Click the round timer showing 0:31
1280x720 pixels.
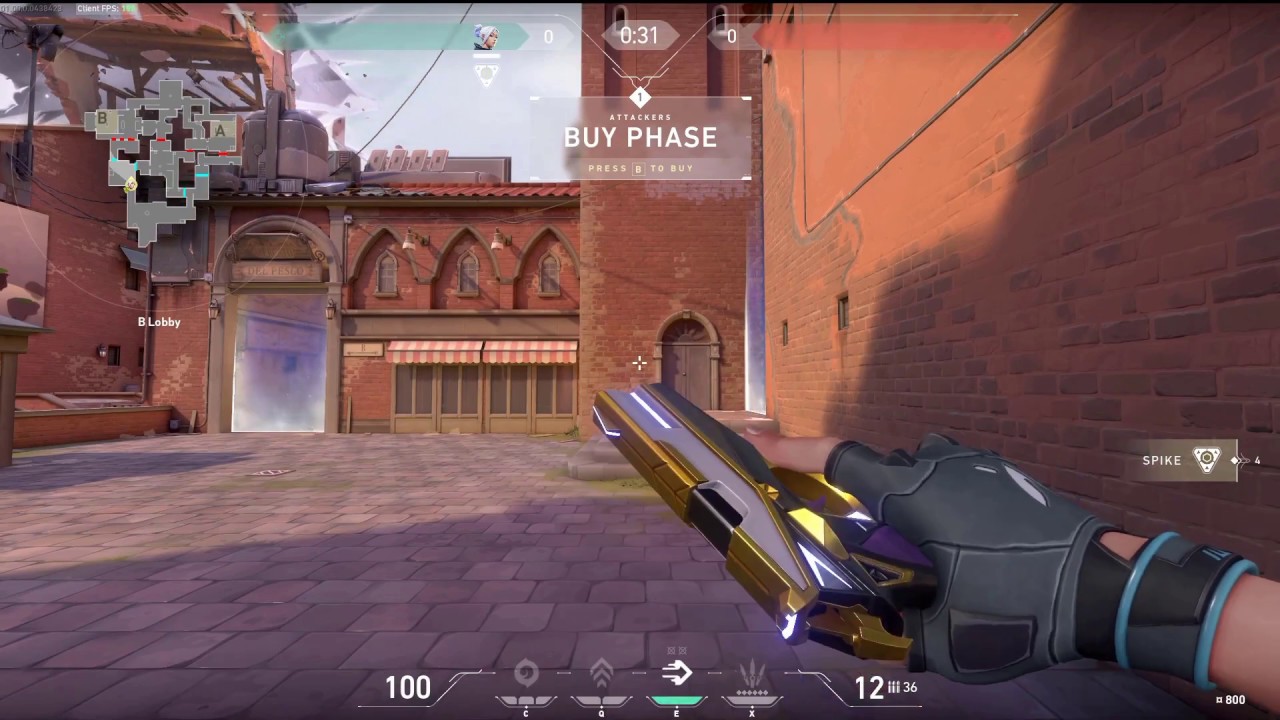click(x=640, y=36)
